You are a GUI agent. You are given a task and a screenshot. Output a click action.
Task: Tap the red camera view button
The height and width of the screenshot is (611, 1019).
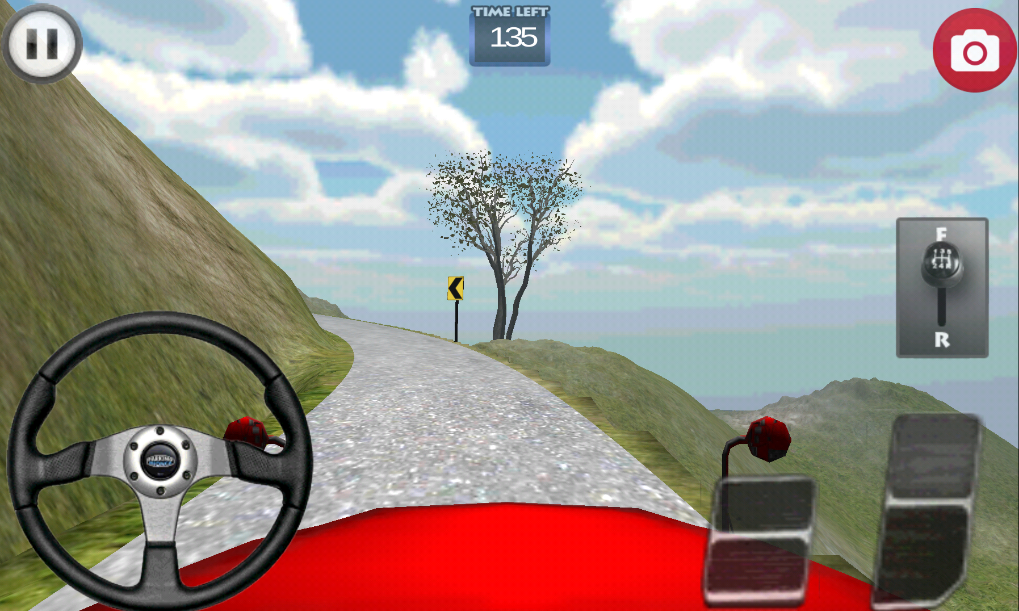[974, 50]
